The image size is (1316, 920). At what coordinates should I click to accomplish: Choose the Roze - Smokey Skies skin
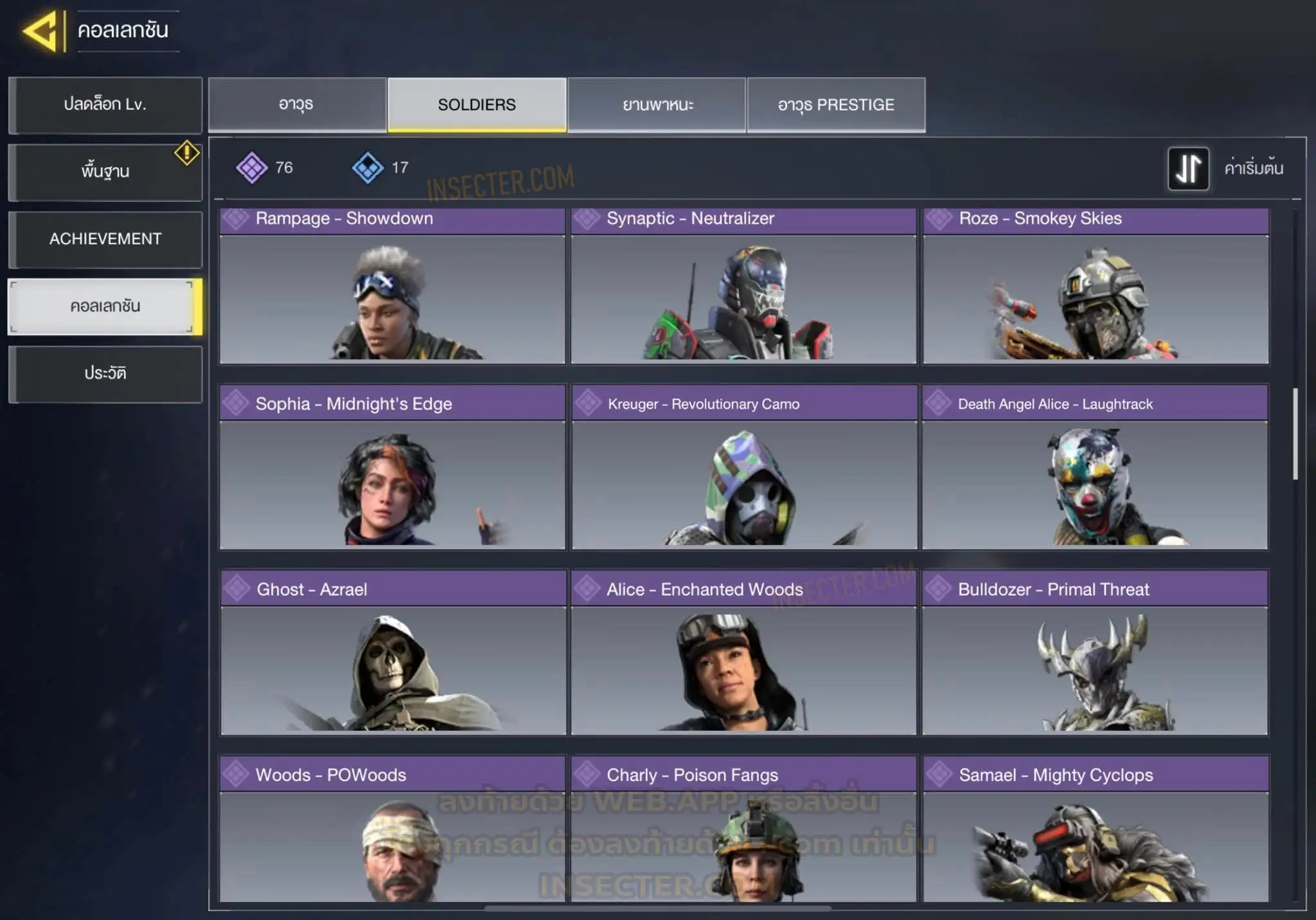tap(1096, 286)
